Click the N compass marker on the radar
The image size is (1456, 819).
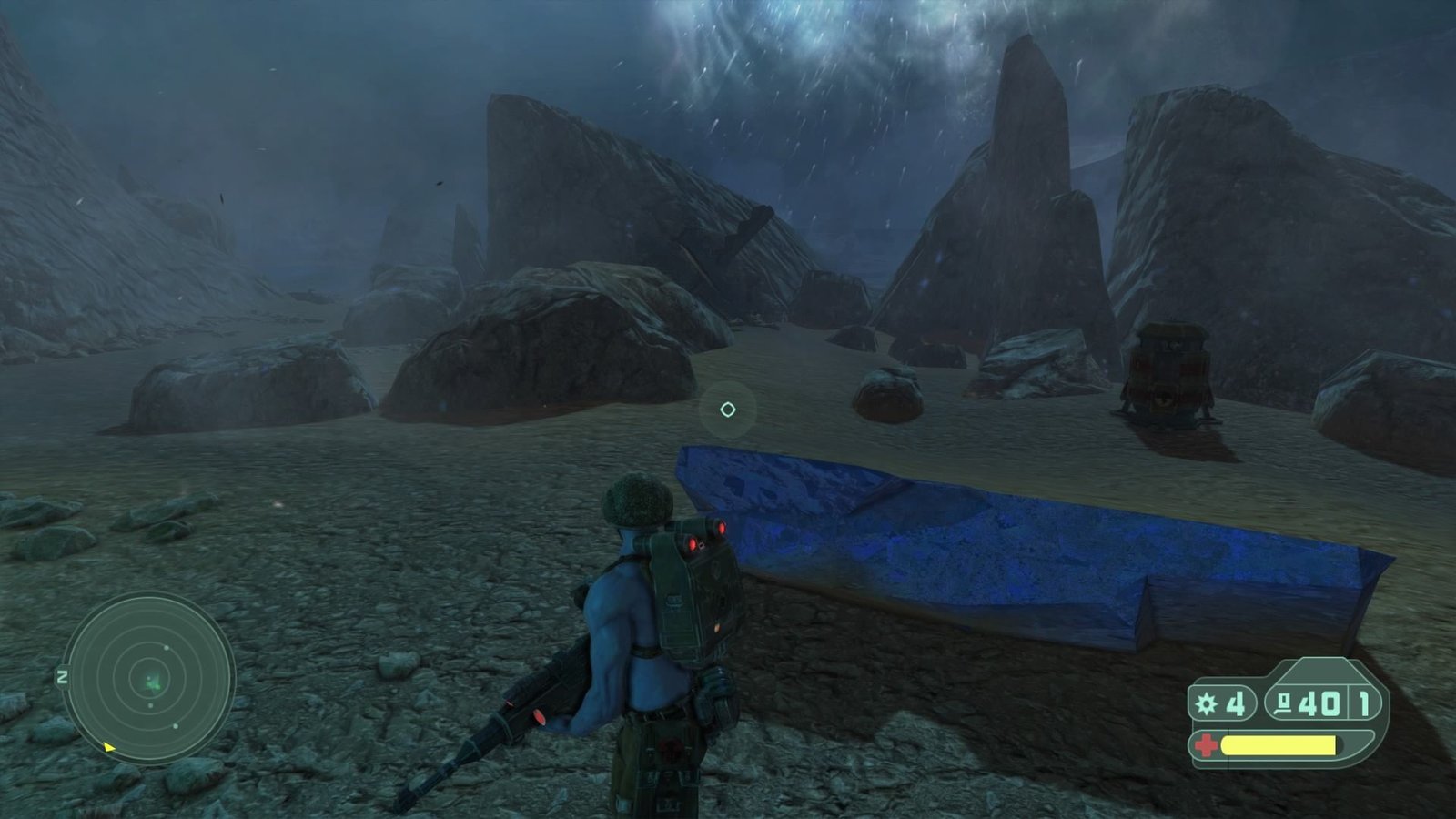tap(63, 677)
